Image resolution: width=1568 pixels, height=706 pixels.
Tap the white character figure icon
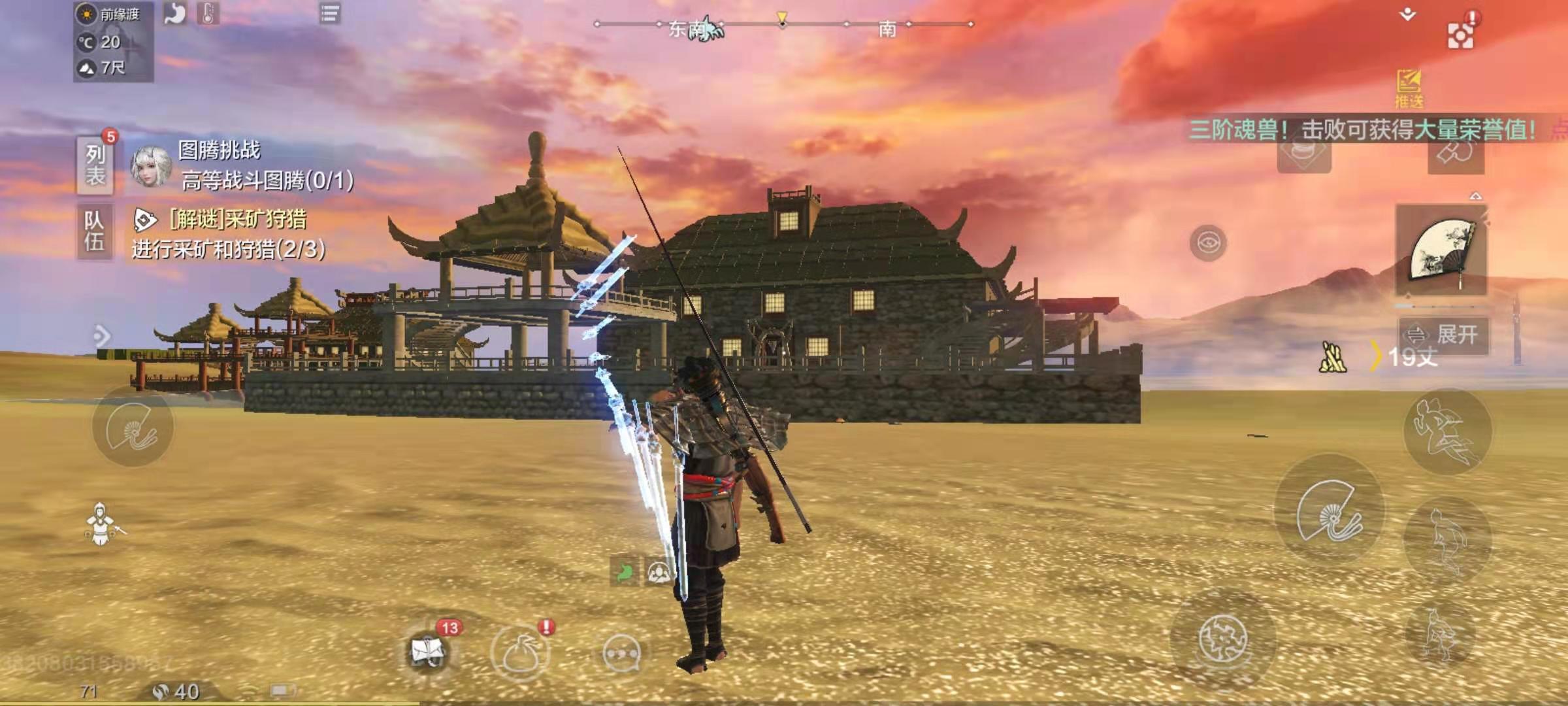coord(101,524)
